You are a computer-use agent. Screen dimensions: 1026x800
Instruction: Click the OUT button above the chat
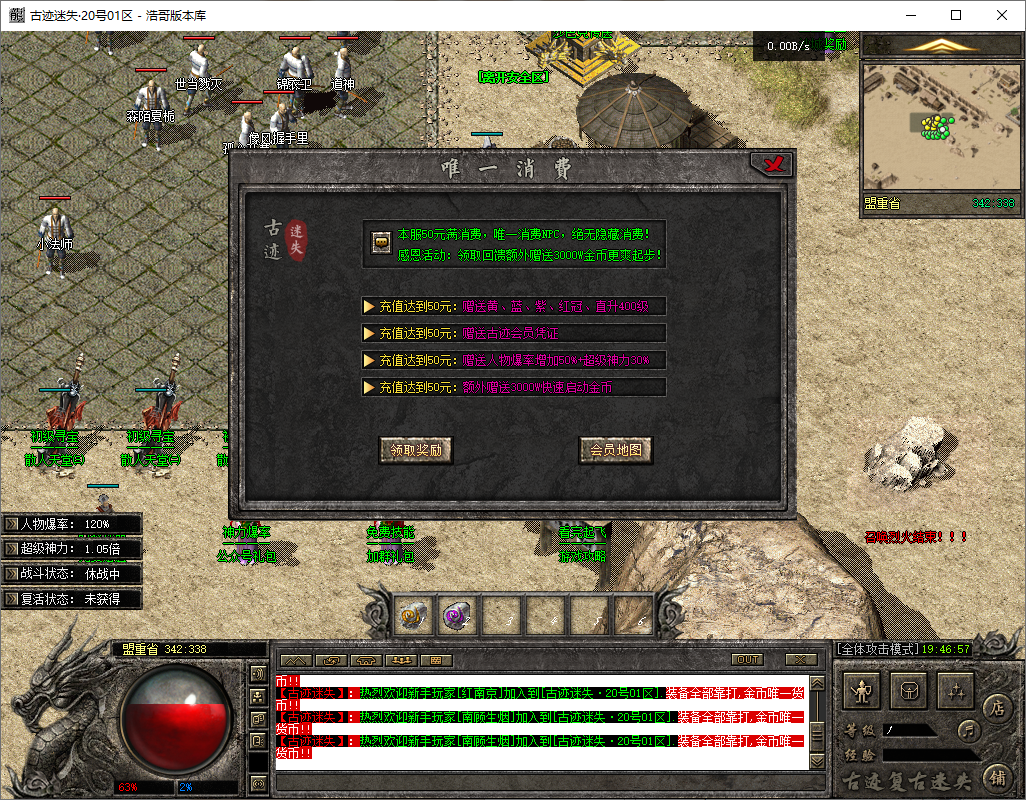click(747, 660)
